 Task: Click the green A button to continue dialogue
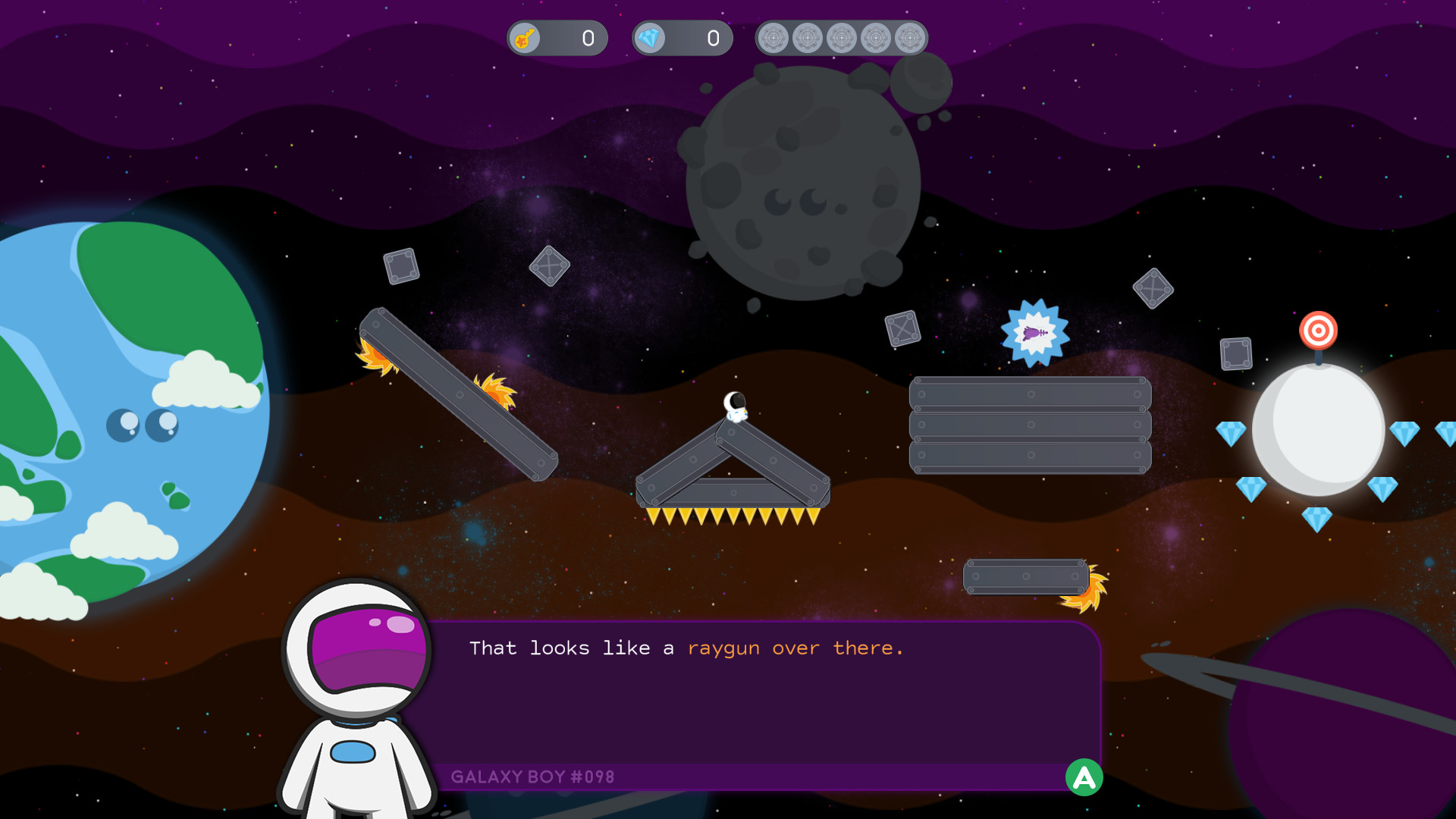[1084, 777]
